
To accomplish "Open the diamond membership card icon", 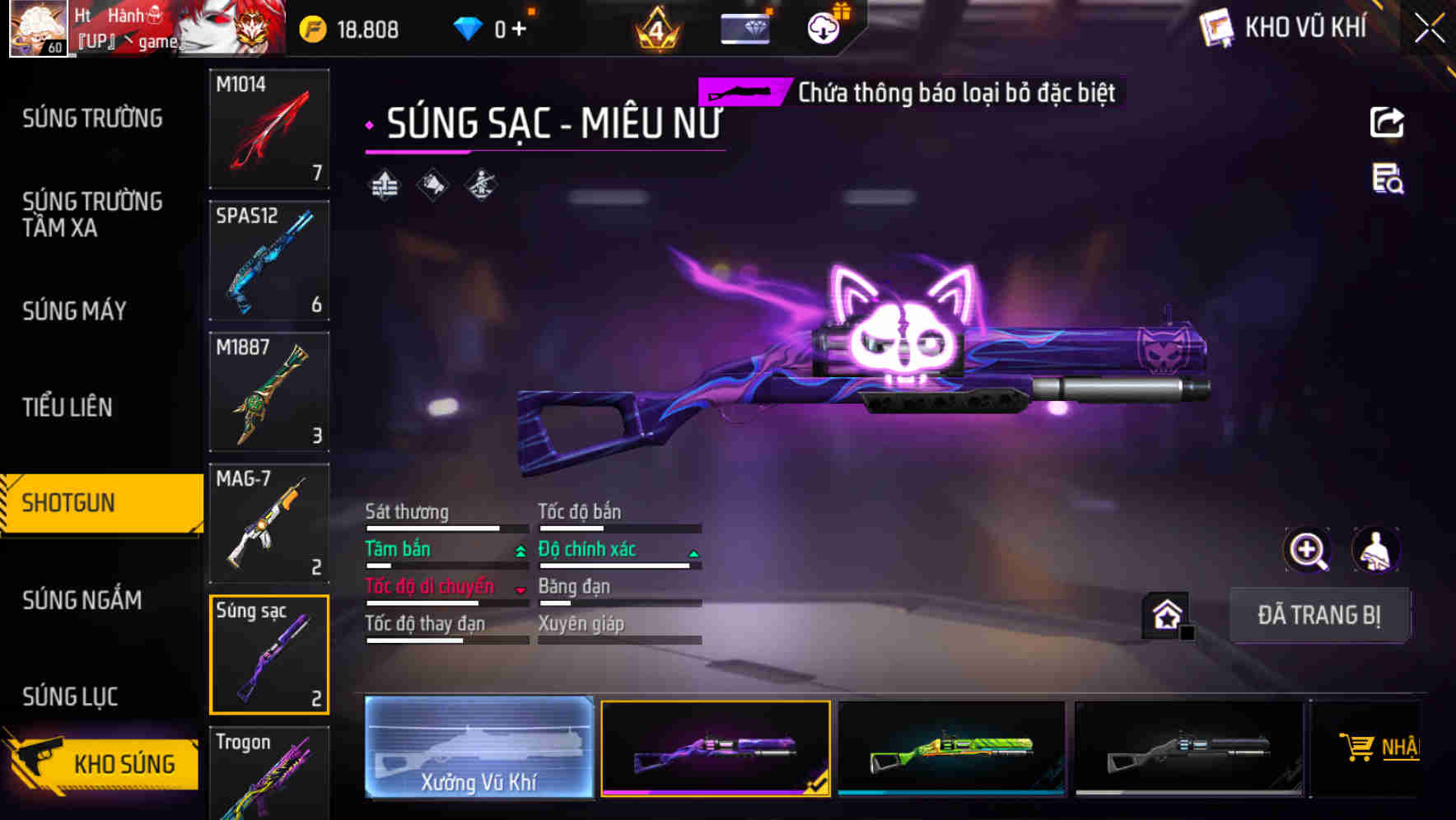I will click(745, 27).
